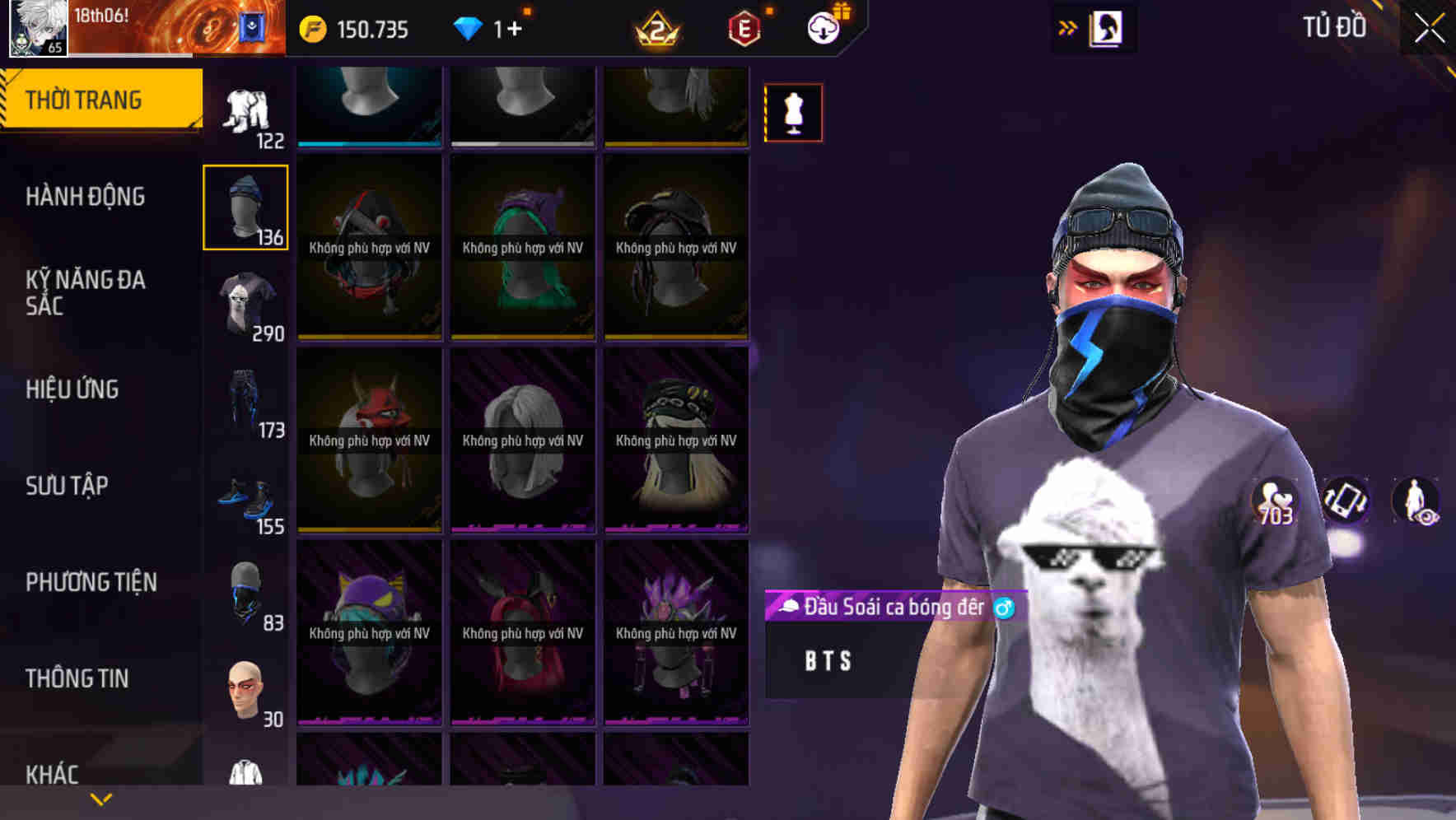Click the phone share icon beside the heart
This screenshot has height=820, width=1456.
point(1345,500)
